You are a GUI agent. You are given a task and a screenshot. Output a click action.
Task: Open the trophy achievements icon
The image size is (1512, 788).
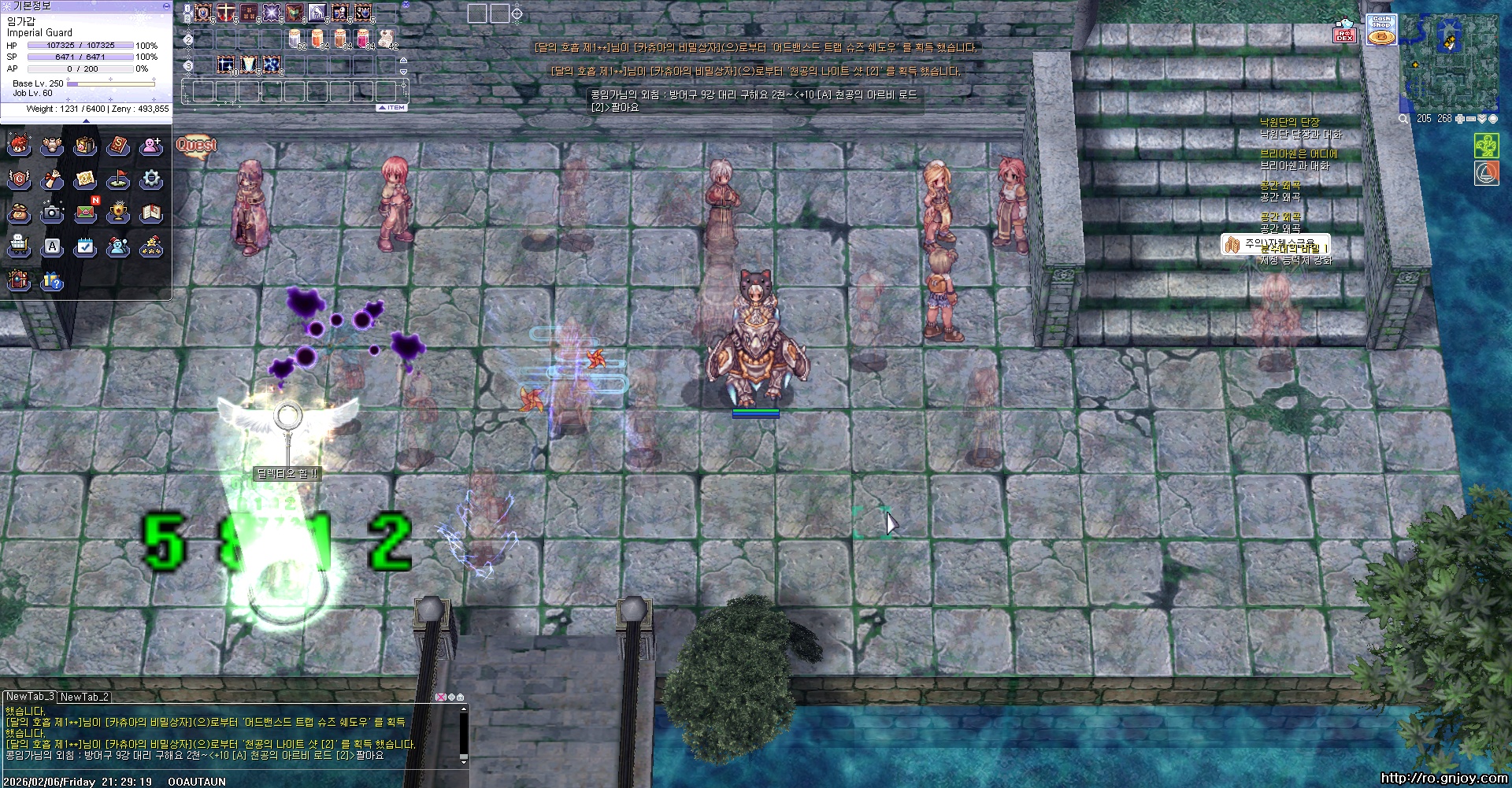pos(118,213)
